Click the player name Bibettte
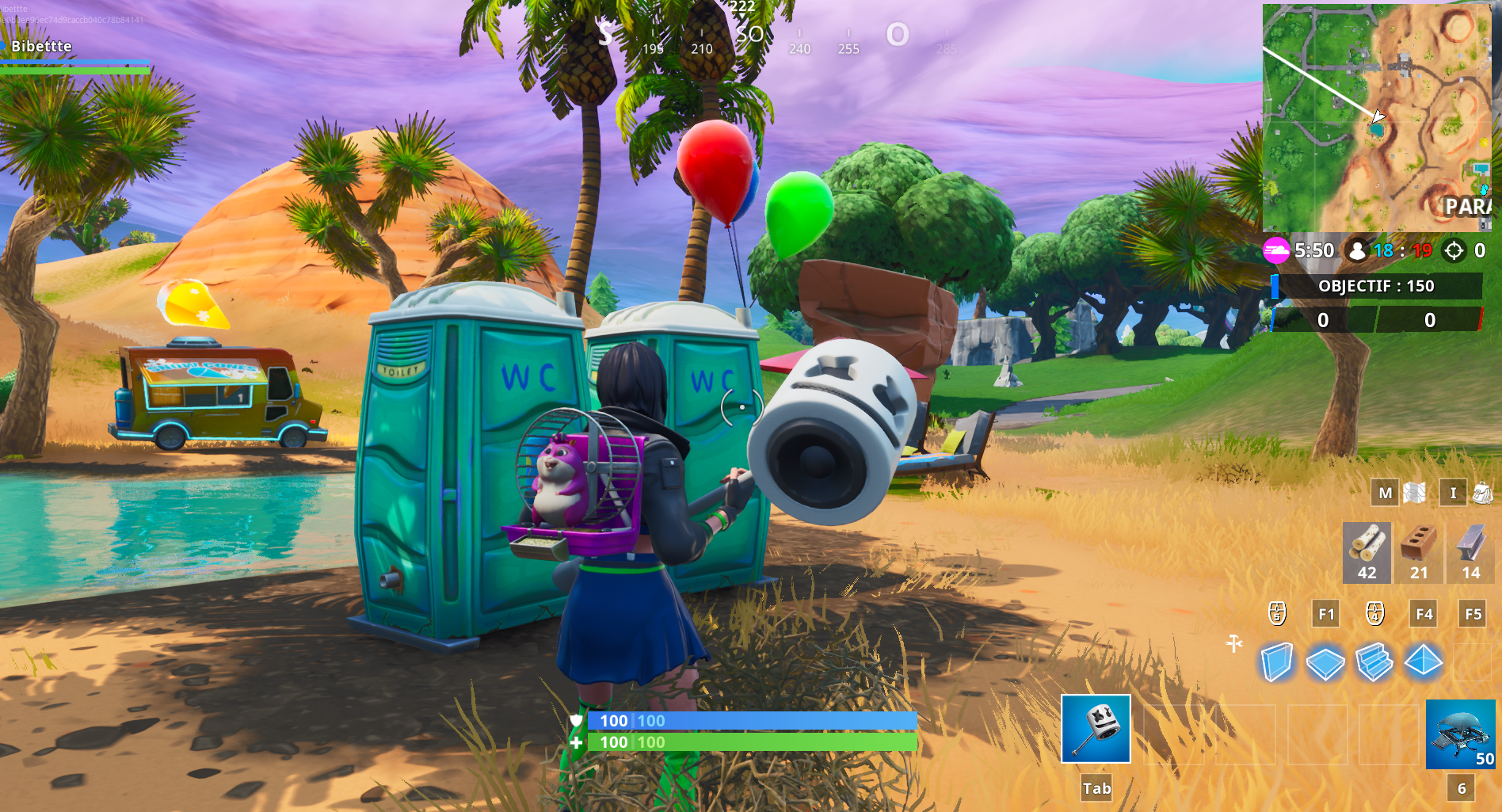Image resolution: width=1502 pixels, height=812 pixels. 41,46
